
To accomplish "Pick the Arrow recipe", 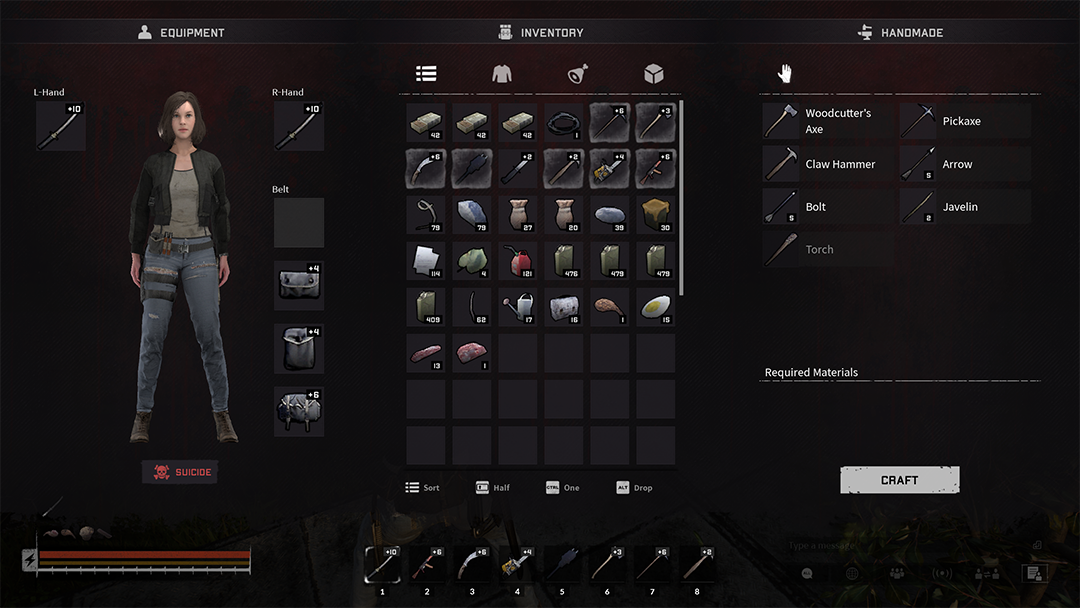I will coord(964,164).
